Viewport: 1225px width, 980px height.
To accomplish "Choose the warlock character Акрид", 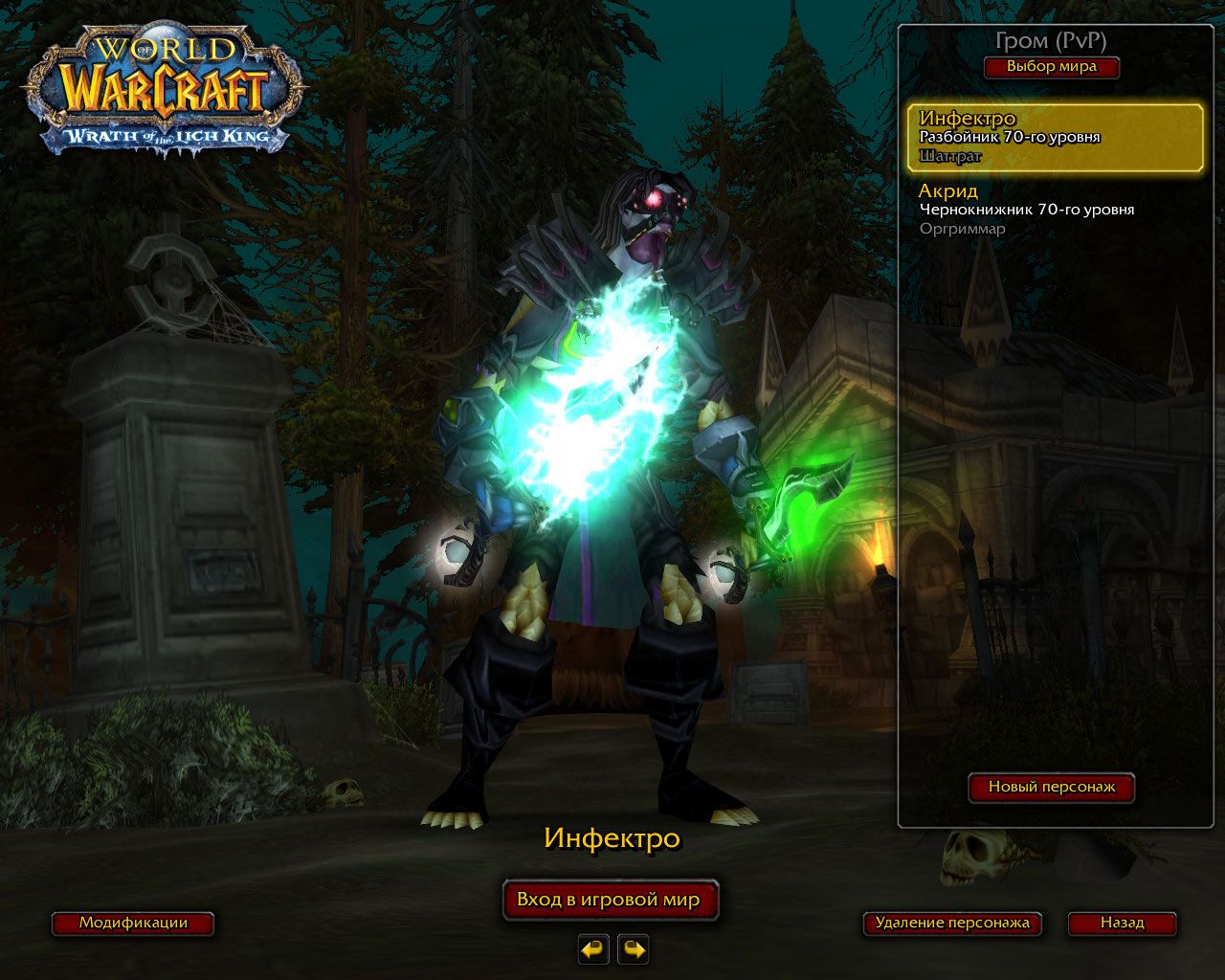I will pyautogui.click(x=1055, y=210).
